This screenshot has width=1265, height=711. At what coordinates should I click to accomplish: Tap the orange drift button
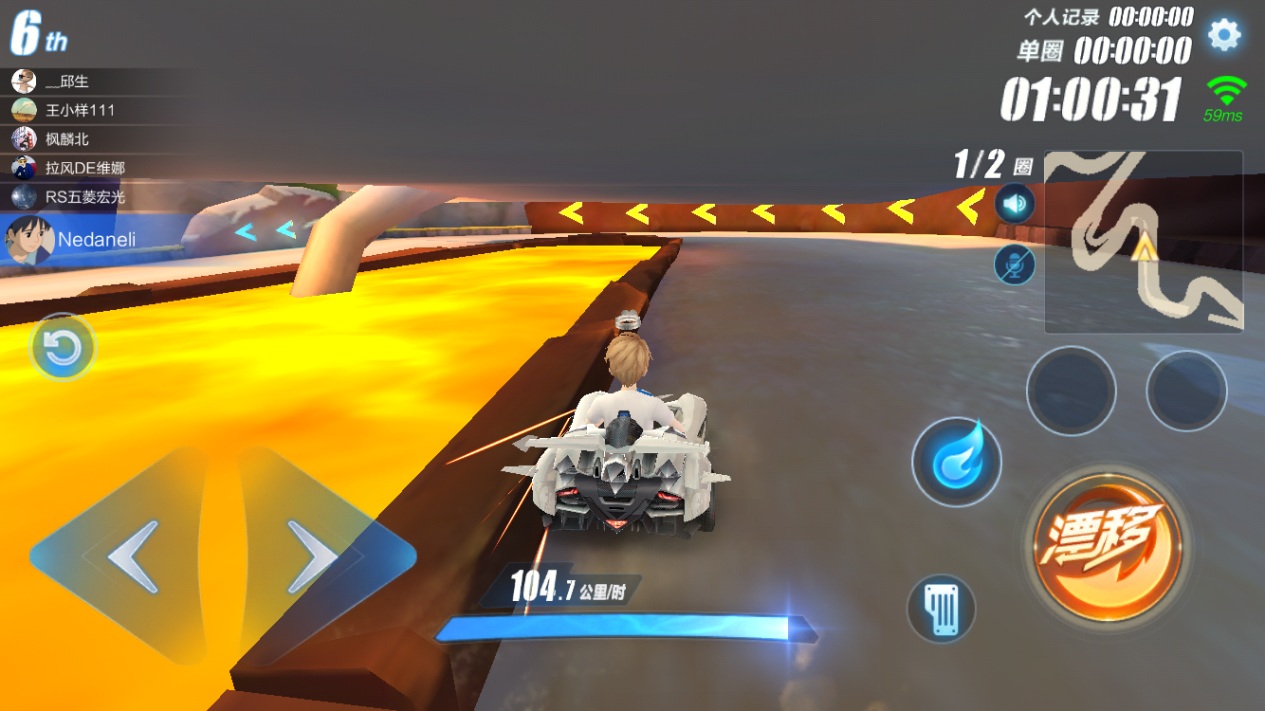[1107, 546]
